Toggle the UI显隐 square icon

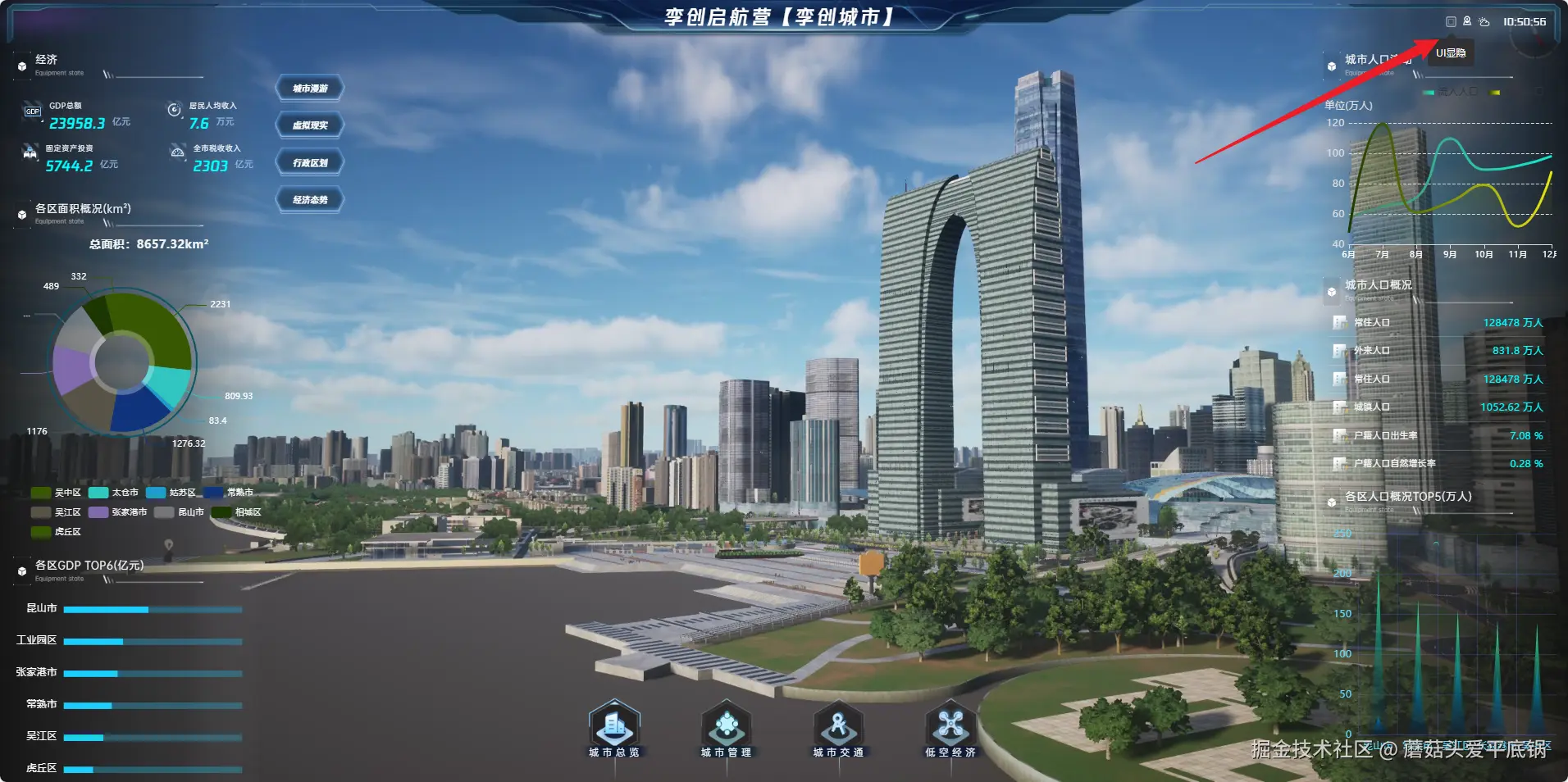point(1451,22)
